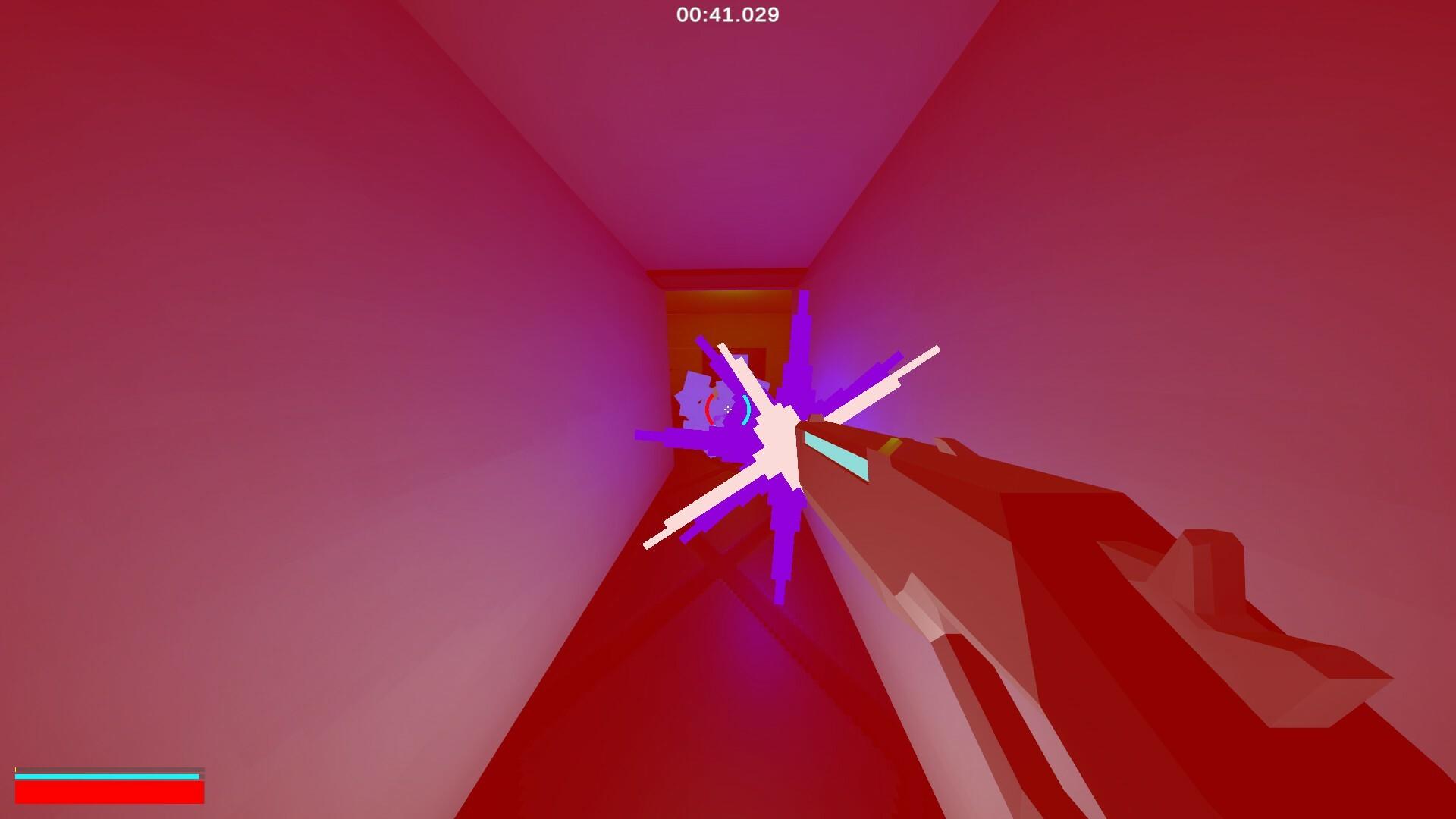The height and width of the screenshot is (819, 1456).
Task: Click the yellow tick at the bar's left edge
Action: tap(15, 770)
